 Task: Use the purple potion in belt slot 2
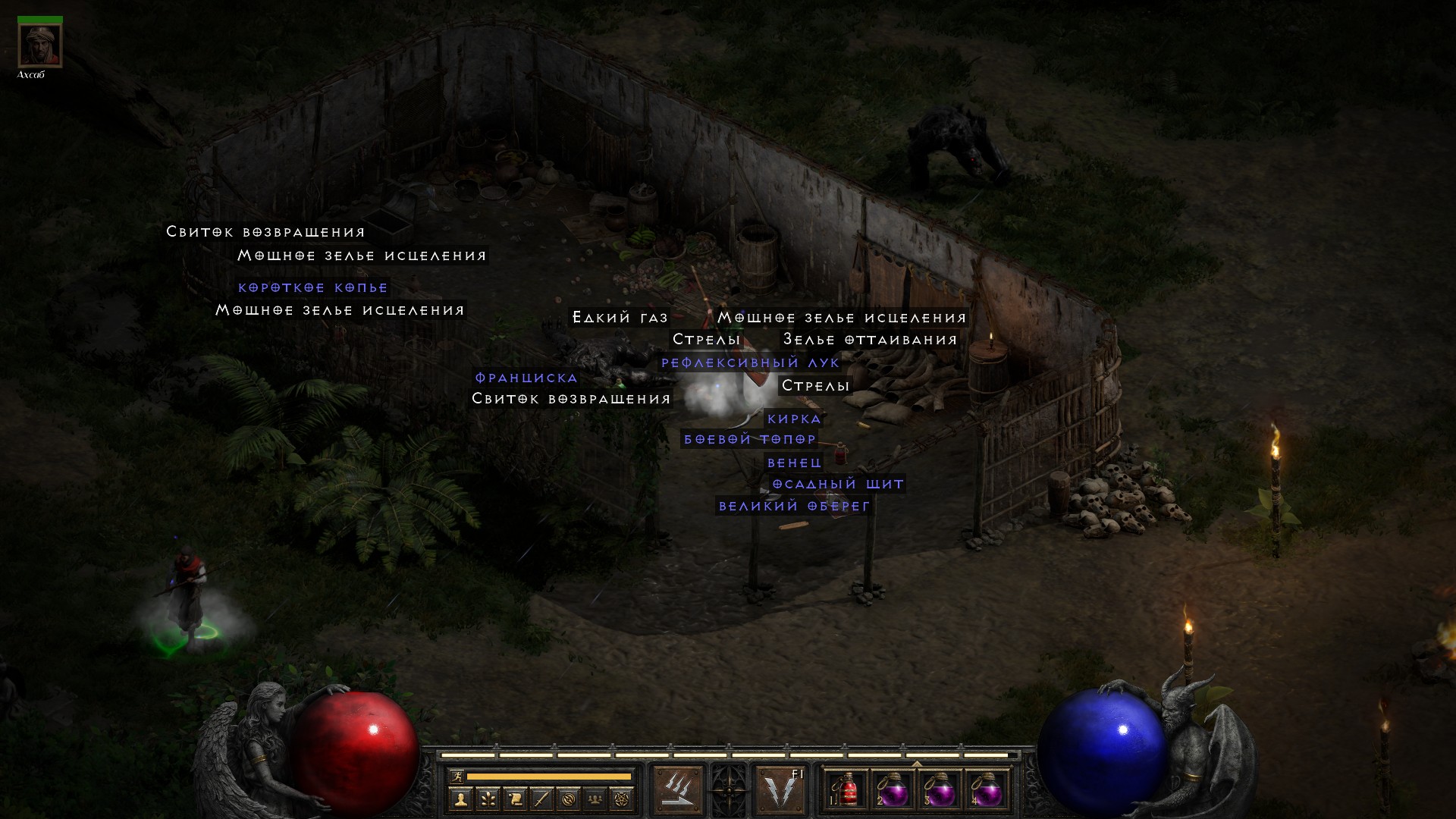point(893,790)
